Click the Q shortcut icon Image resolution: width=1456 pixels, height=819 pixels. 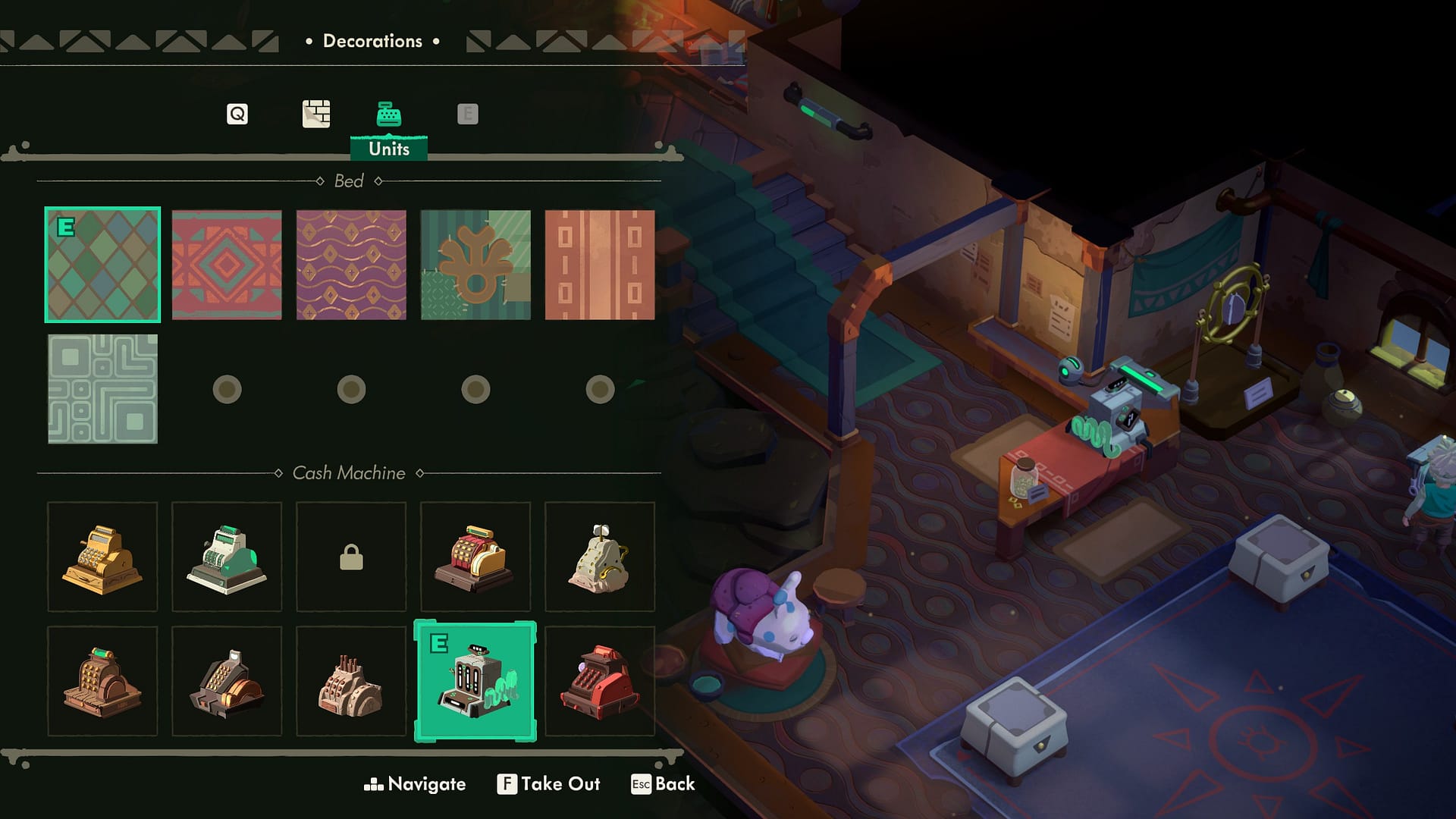[237, 114]
